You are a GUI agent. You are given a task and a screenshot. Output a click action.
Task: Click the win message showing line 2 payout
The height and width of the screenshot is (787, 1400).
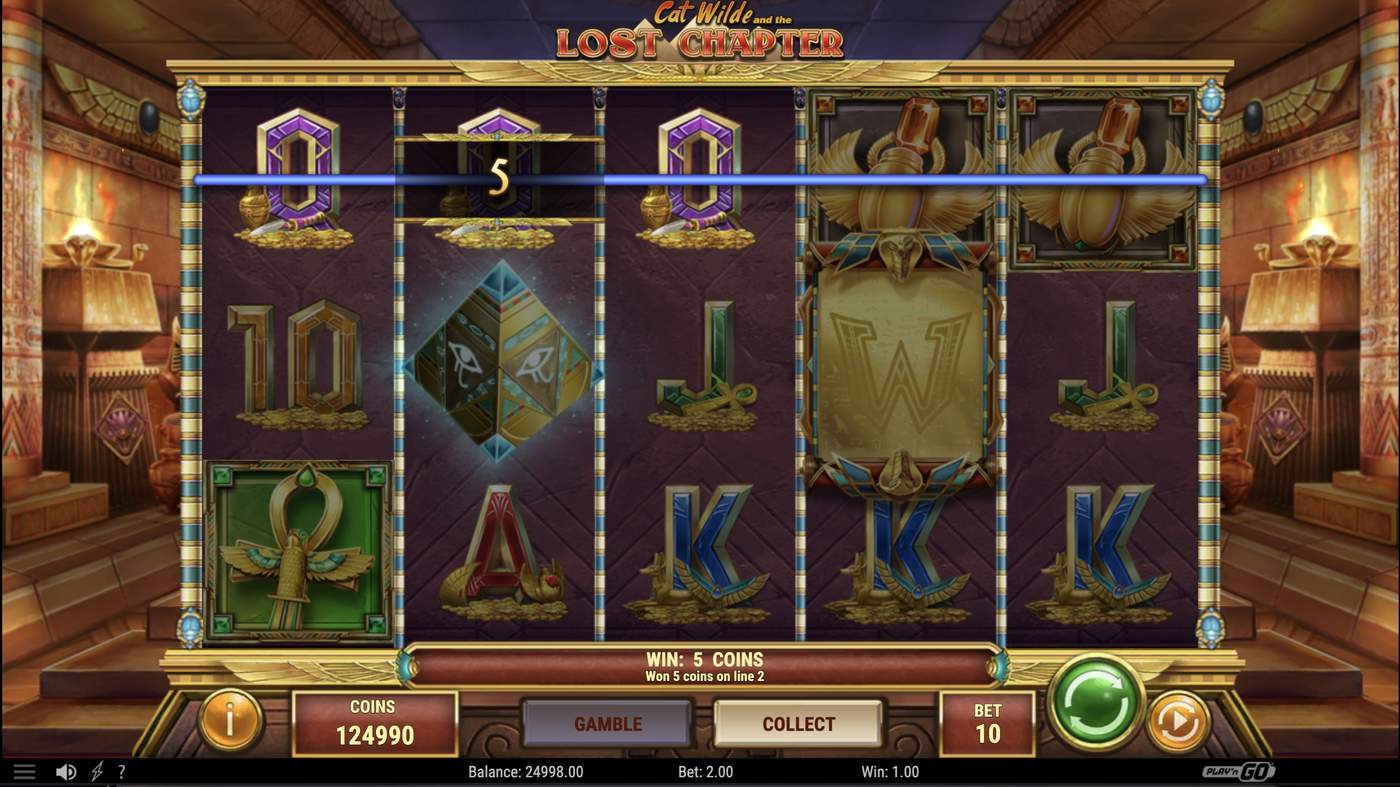point(700,664)
